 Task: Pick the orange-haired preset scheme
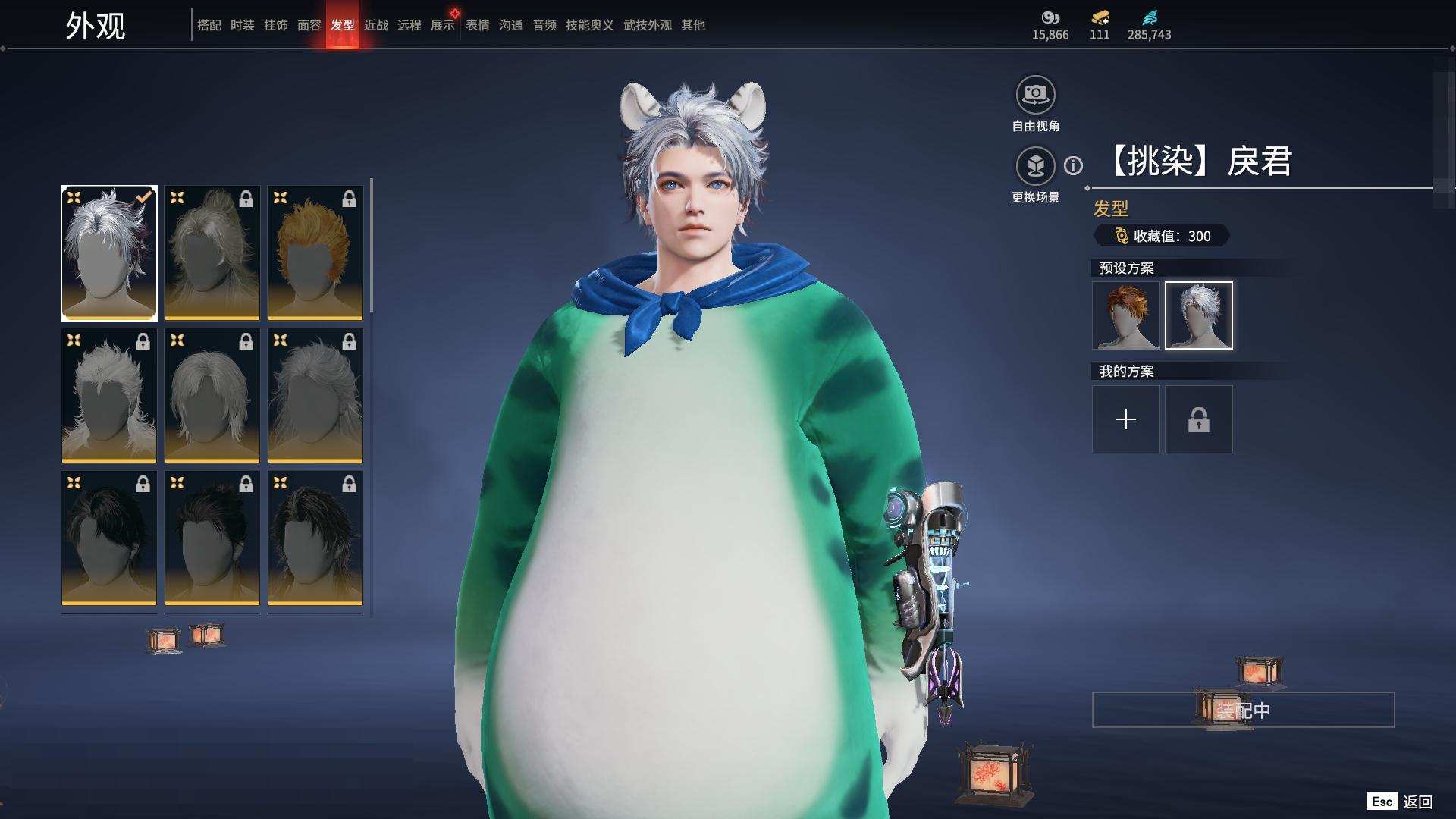click(x=1125, y=315)
